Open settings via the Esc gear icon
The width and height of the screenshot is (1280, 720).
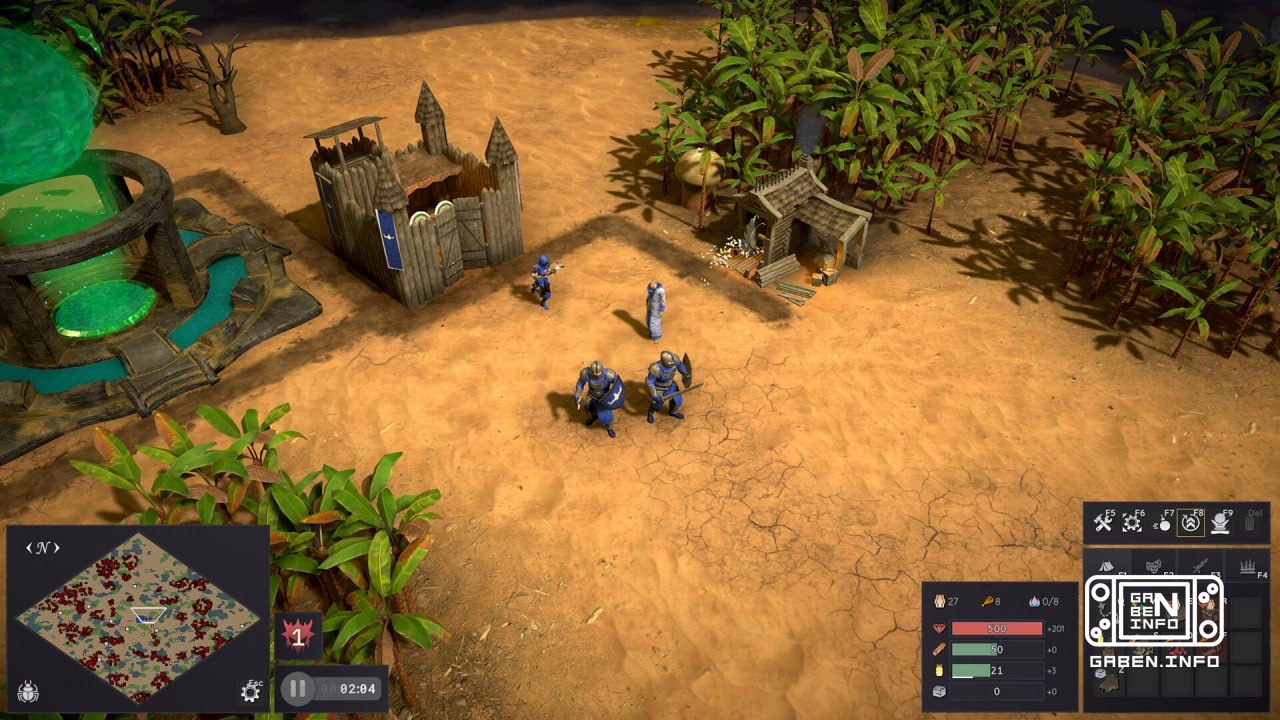[x=249, y=692]
